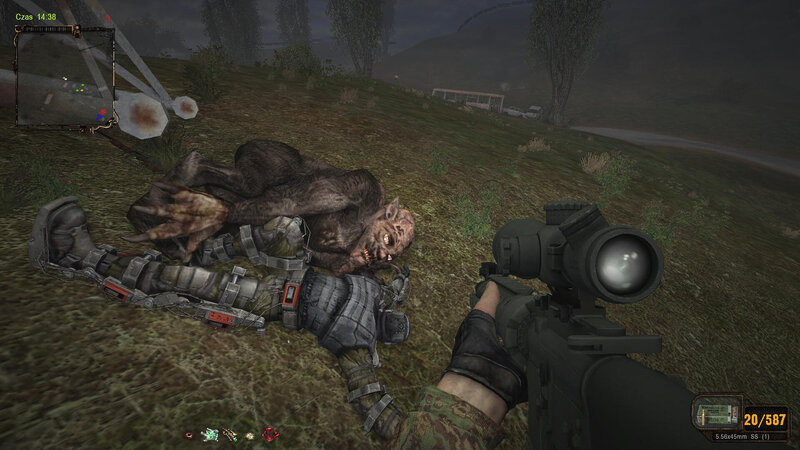Click the crossed orange bars status icon
This screenshot has width=800, height=450.
pyautogui.click(x=229, y=434)
